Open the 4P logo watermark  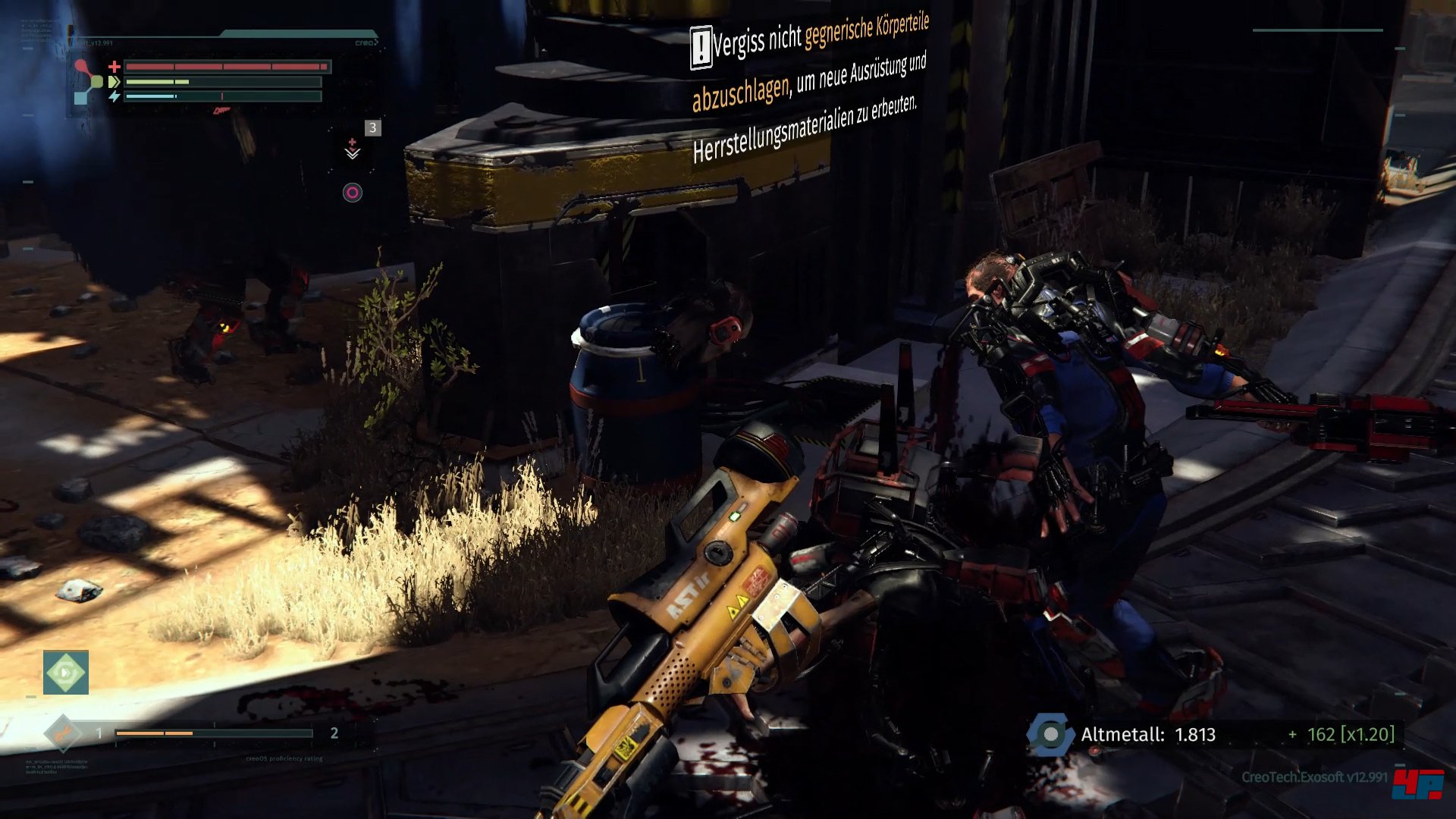1417,784
